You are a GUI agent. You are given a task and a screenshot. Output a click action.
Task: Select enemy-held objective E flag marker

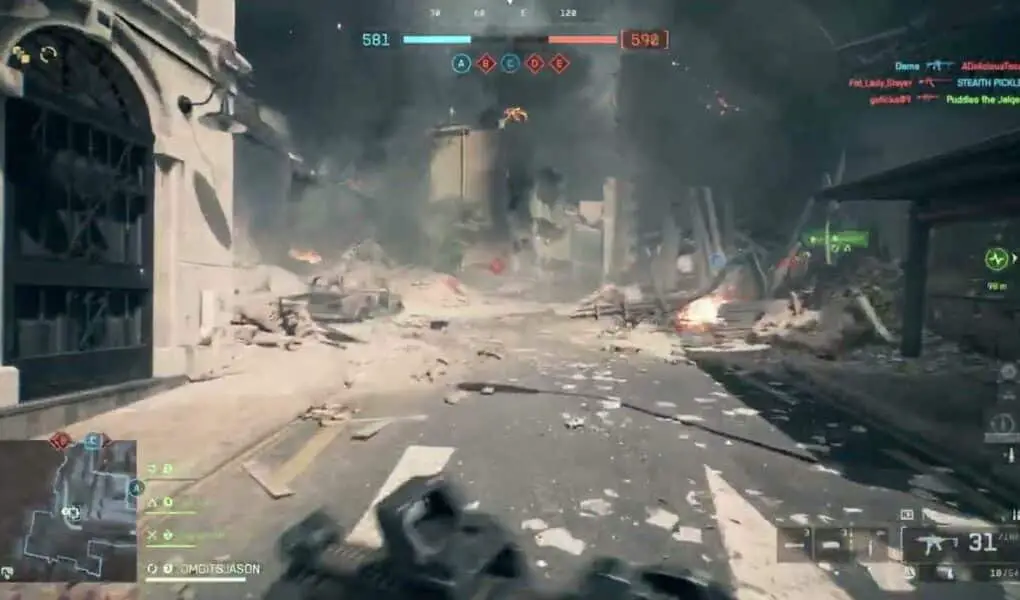click(559, 64)
